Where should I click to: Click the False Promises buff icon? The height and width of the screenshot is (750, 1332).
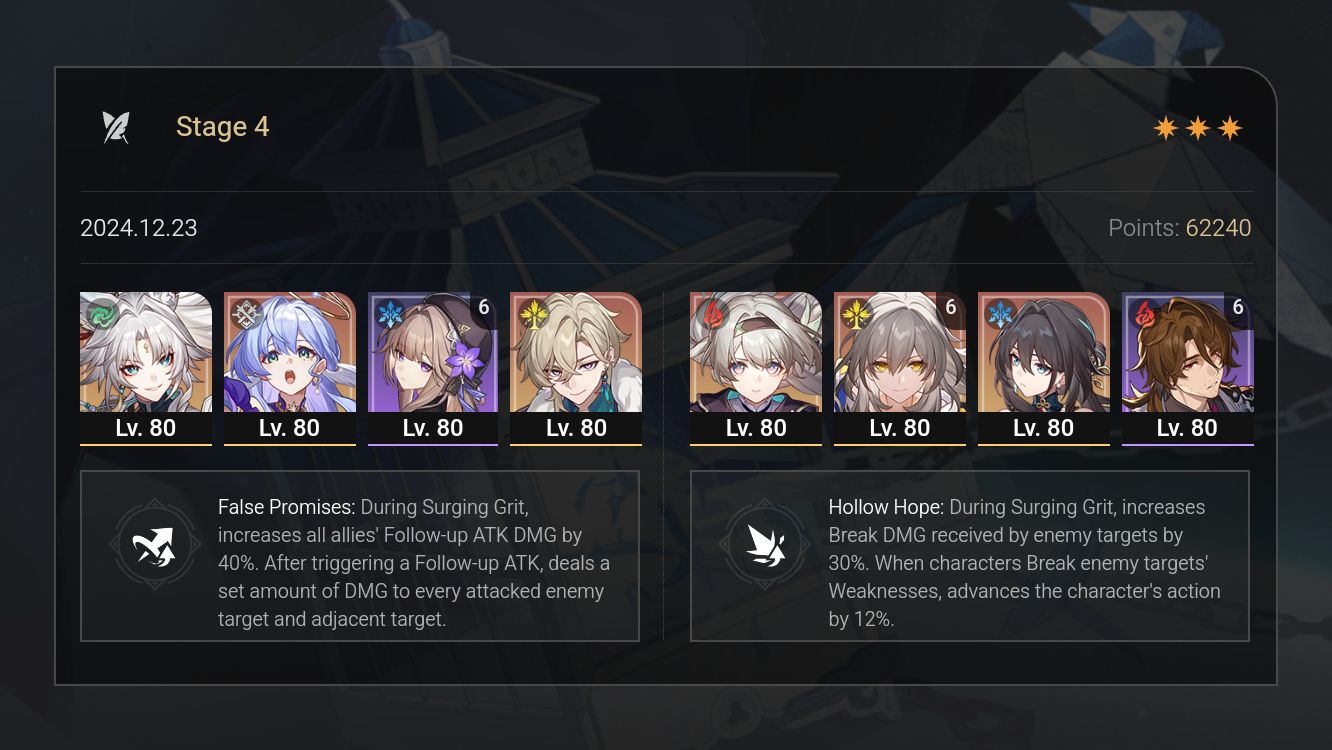point(155,545)
